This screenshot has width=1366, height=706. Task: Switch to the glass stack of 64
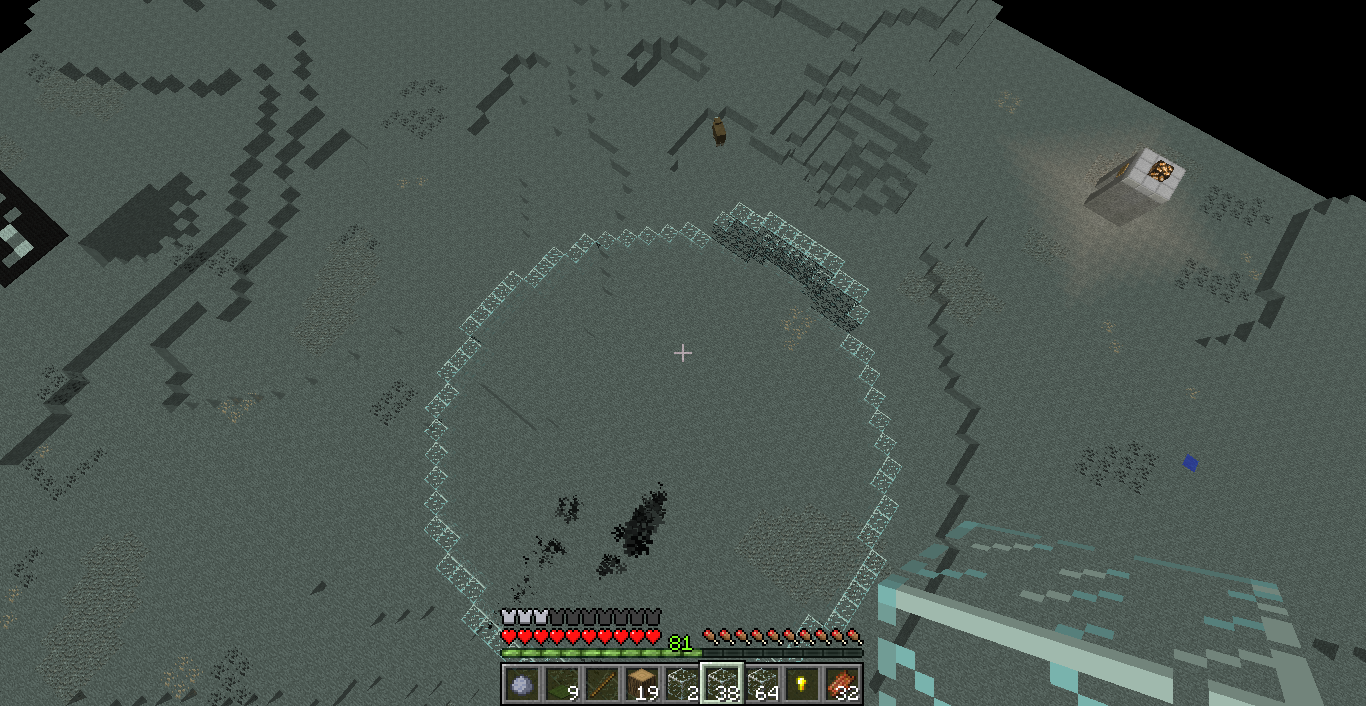(x=761, y=685)
